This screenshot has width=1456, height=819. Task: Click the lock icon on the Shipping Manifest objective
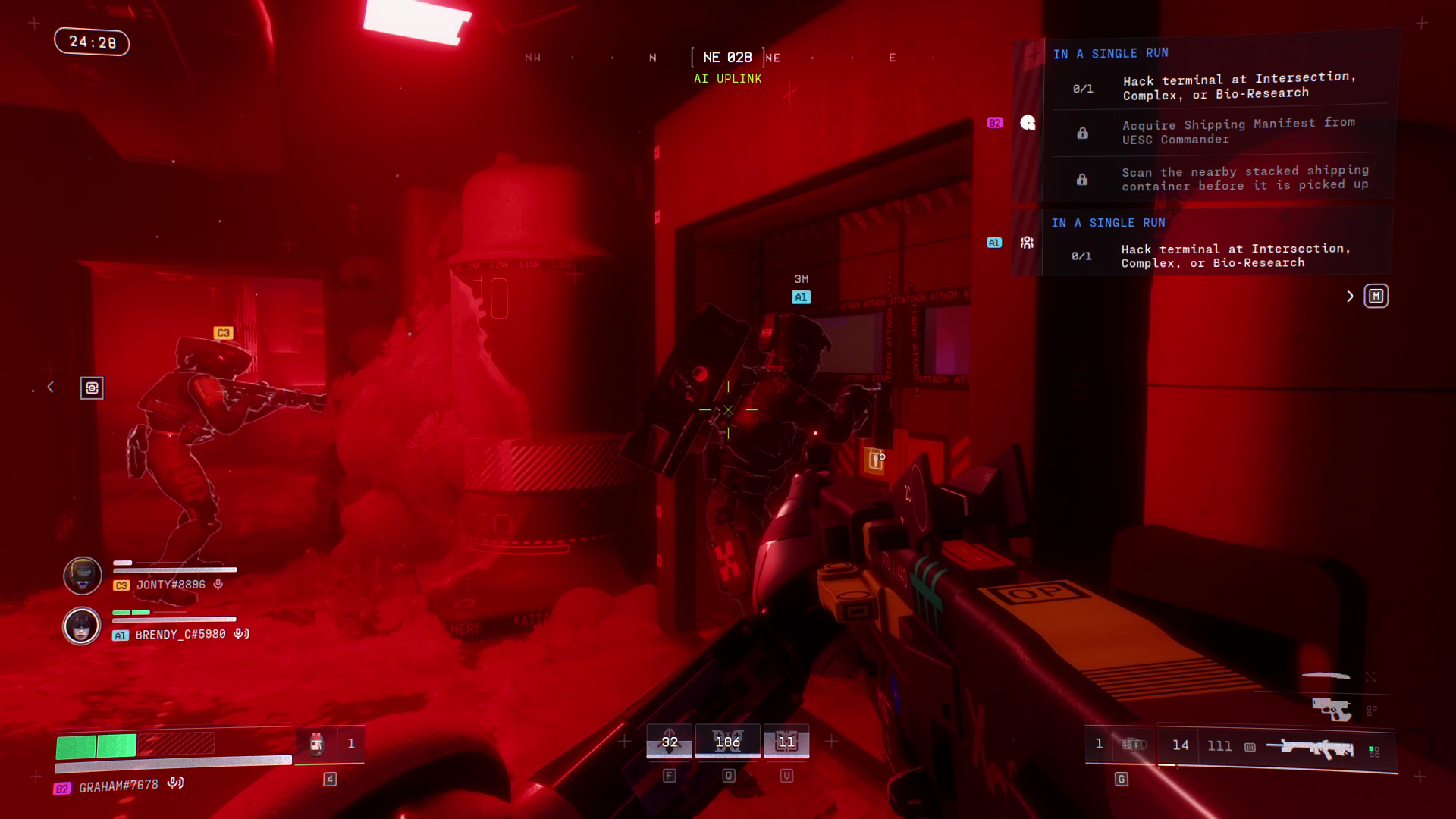[1081, 131]
